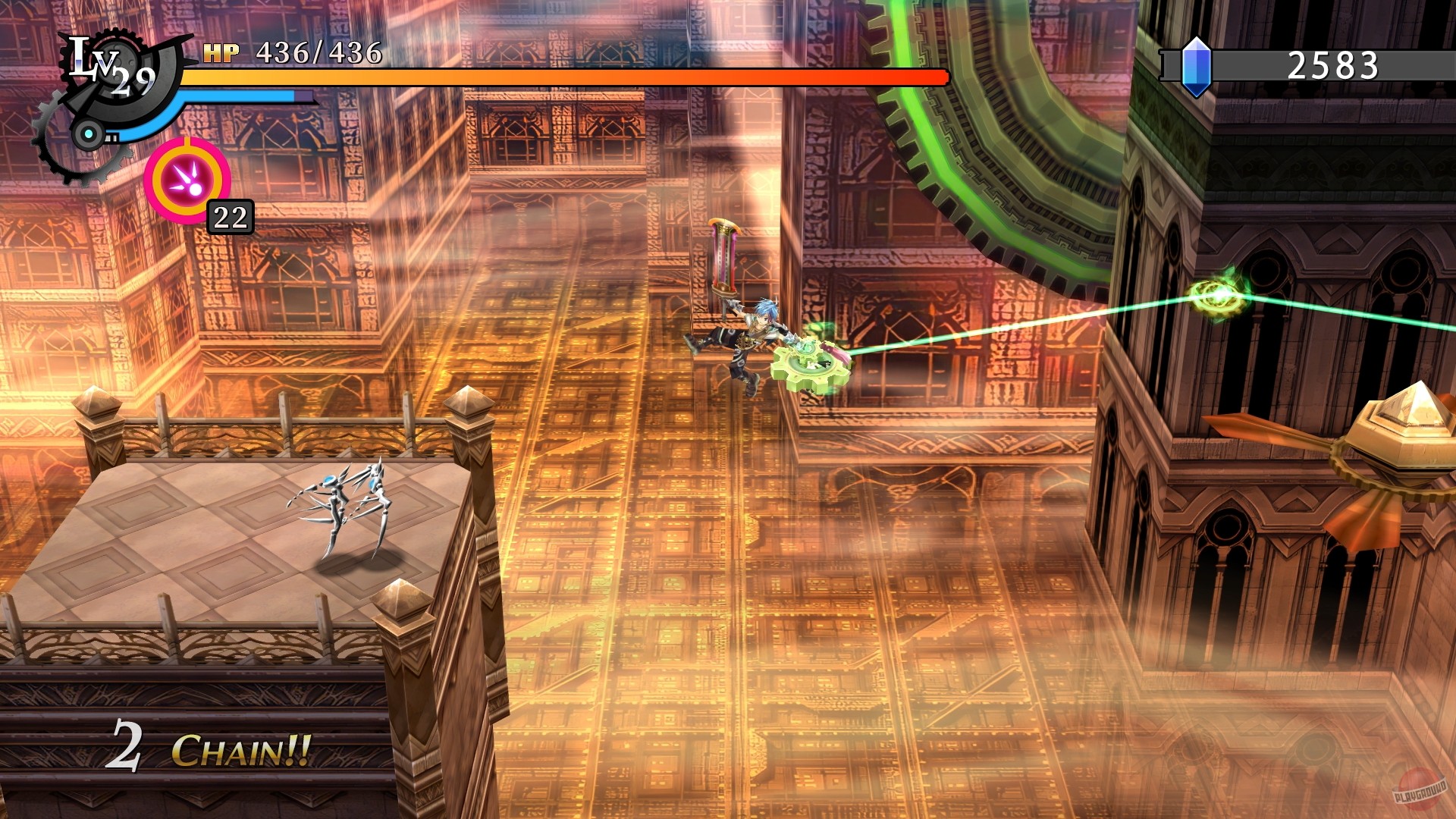Click the orange HP bar
1456x819 pixels.
pos(569,76)
